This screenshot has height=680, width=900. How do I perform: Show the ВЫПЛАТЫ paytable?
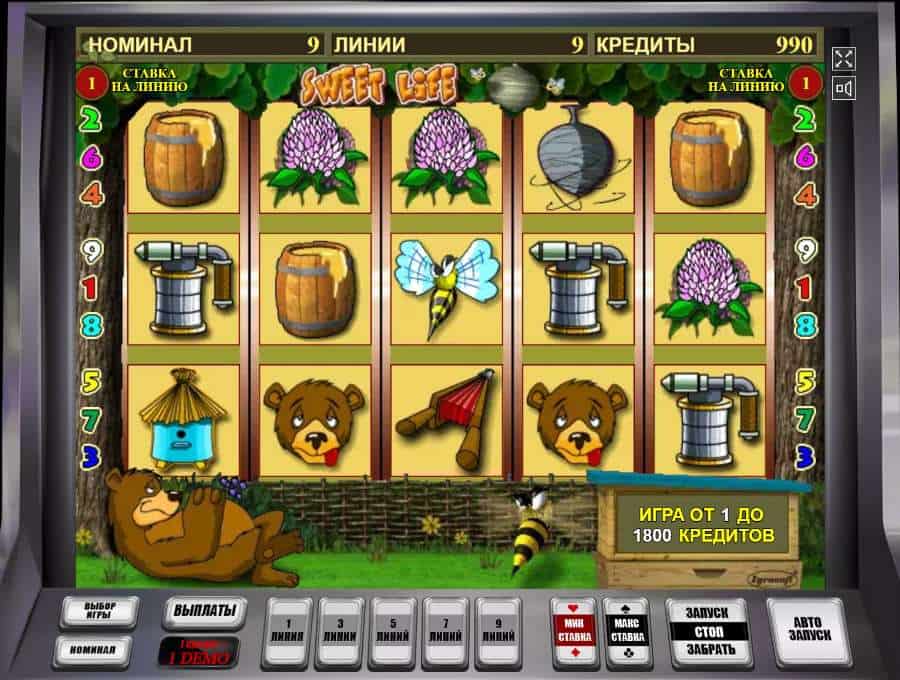204,611
